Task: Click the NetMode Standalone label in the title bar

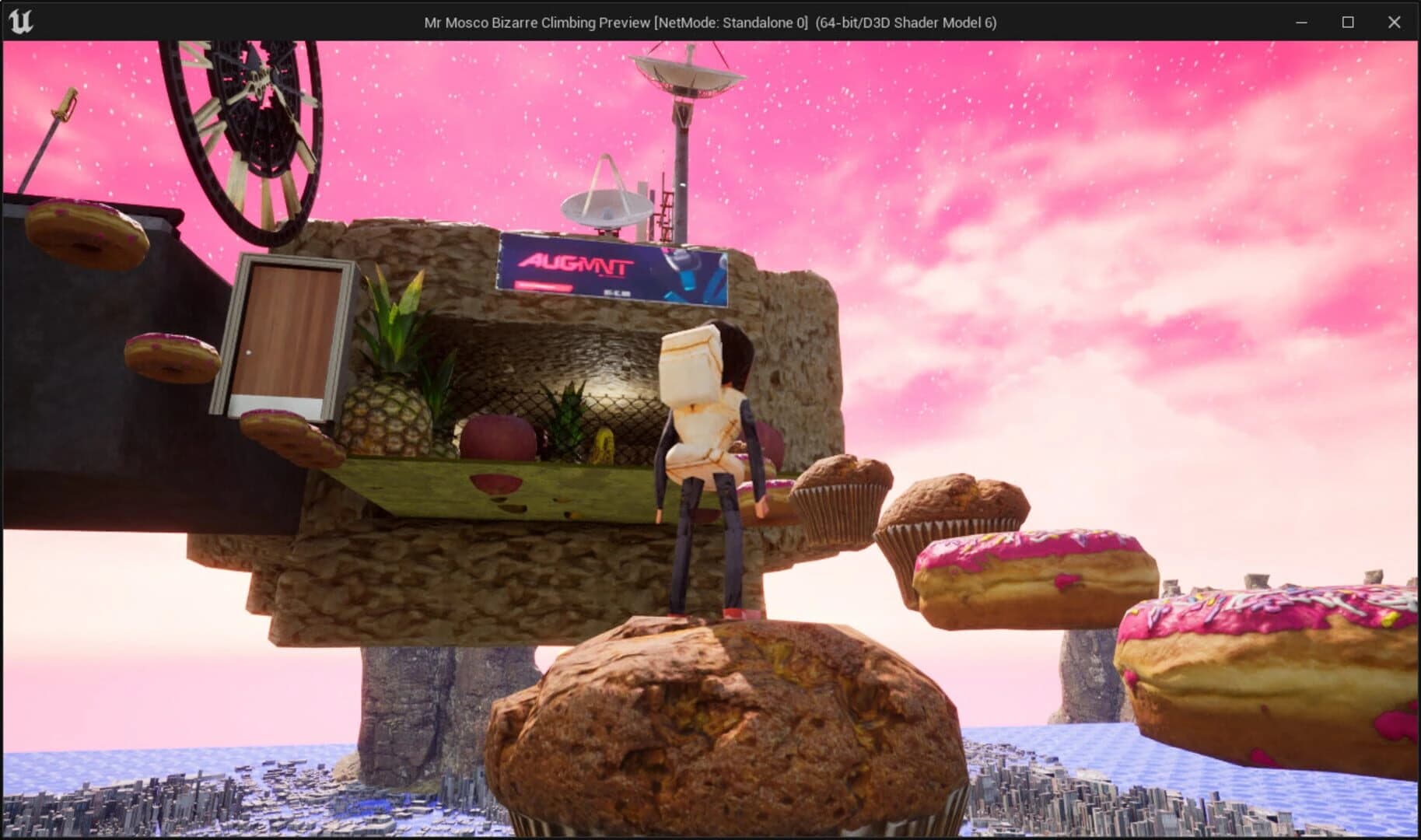Action: (x=730, y=23)
